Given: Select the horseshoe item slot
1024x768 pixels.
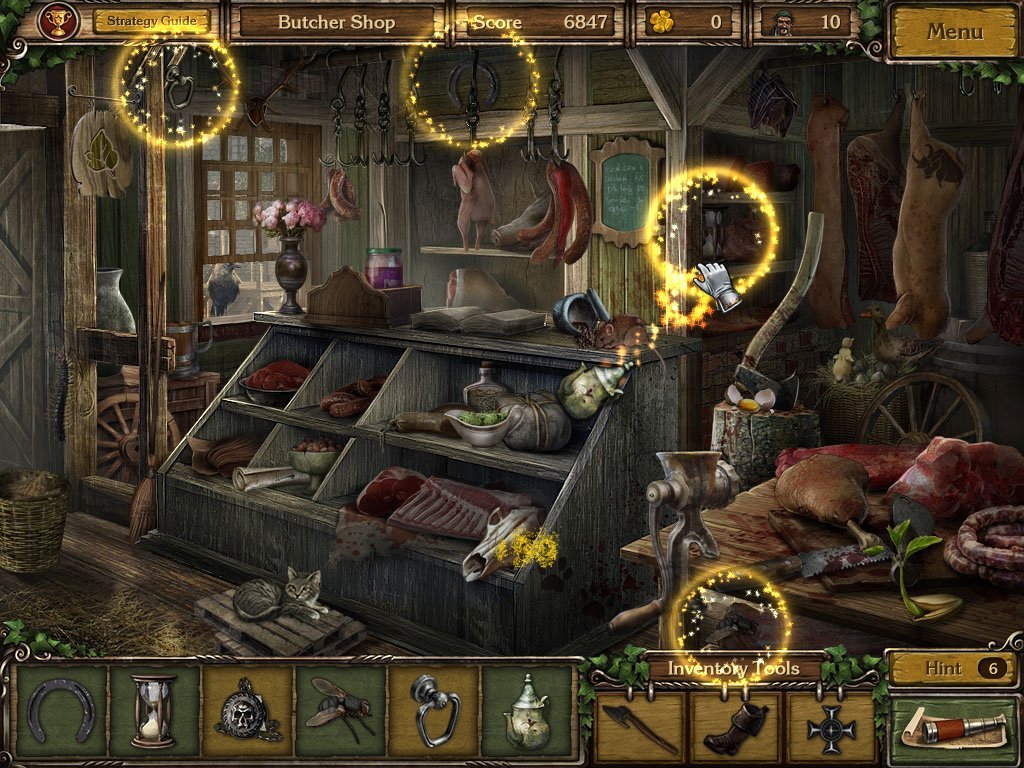Looking at the screenshot, I should pyautogui.click(x=60, y=712).
